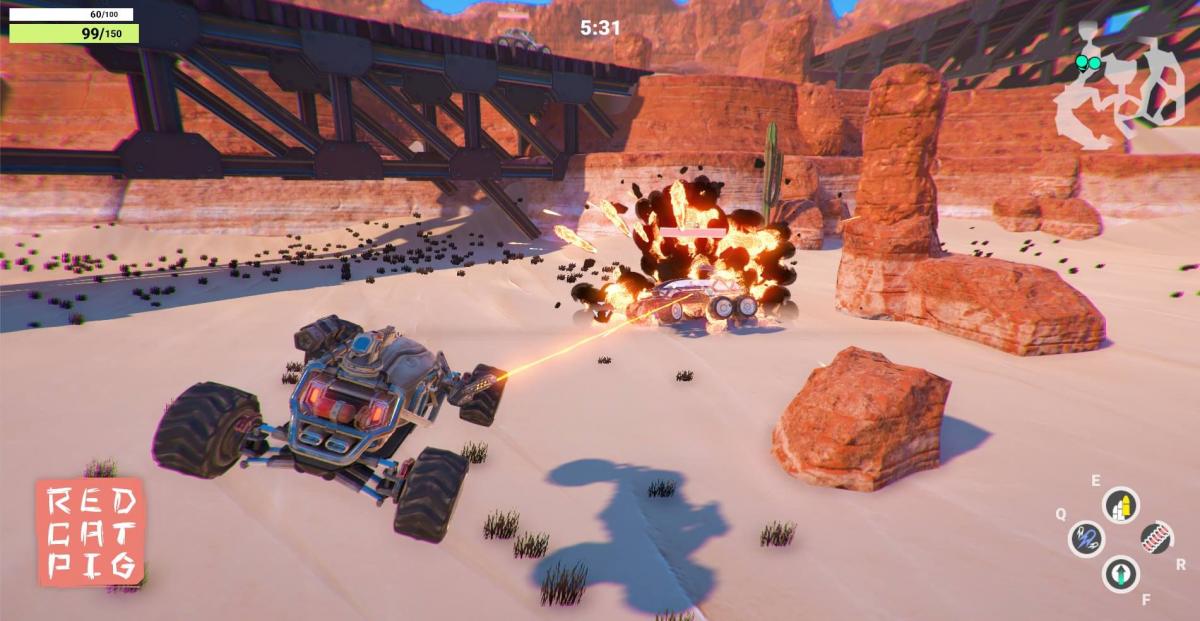Activate the green up-arrow boost ability
Screen dimensions: 1200x621
pyautogui.click(x=1121, y=573)
